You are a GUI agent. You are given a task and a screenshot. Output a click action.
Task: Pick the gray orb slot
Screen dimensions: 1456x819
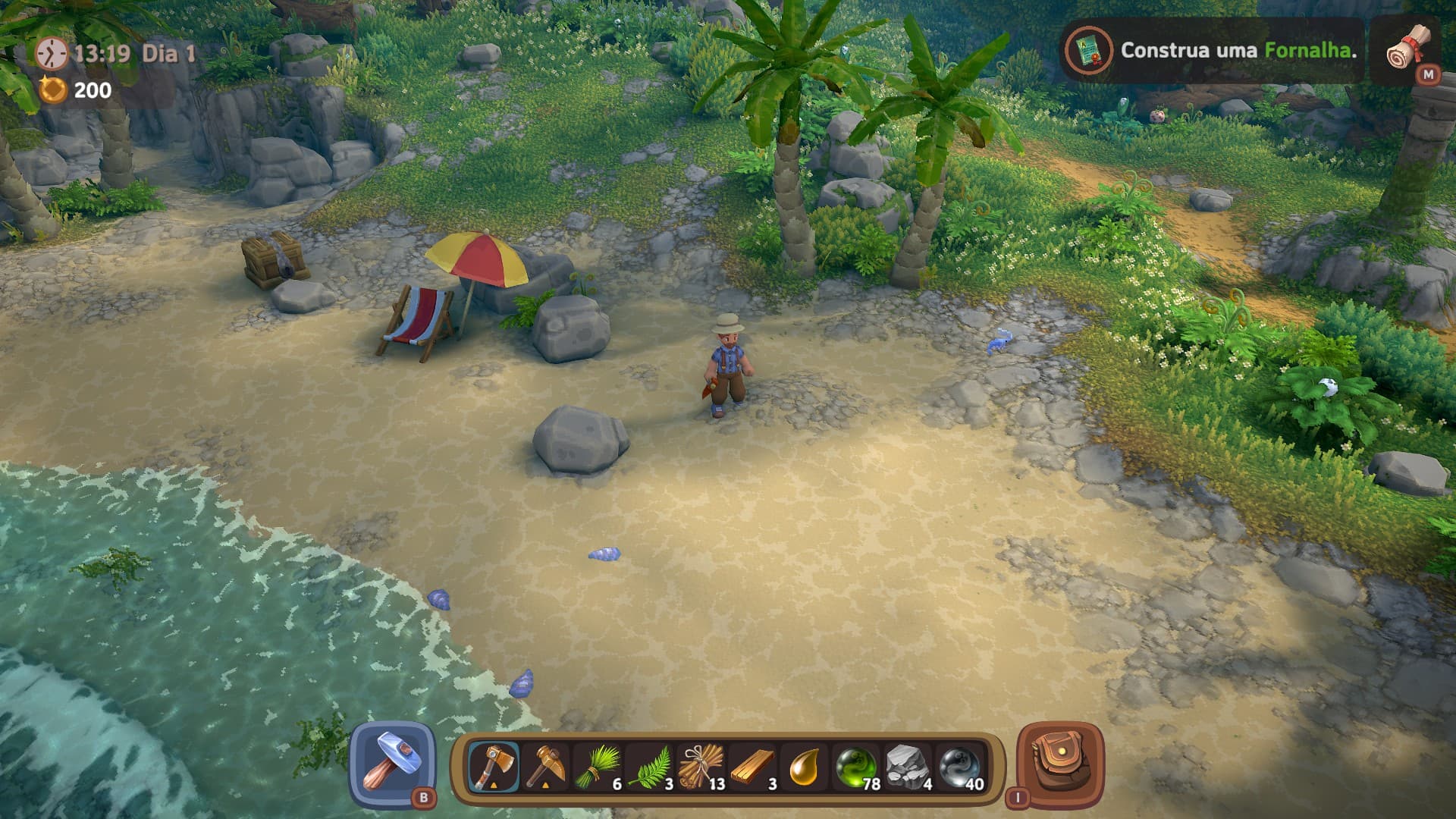960,767
